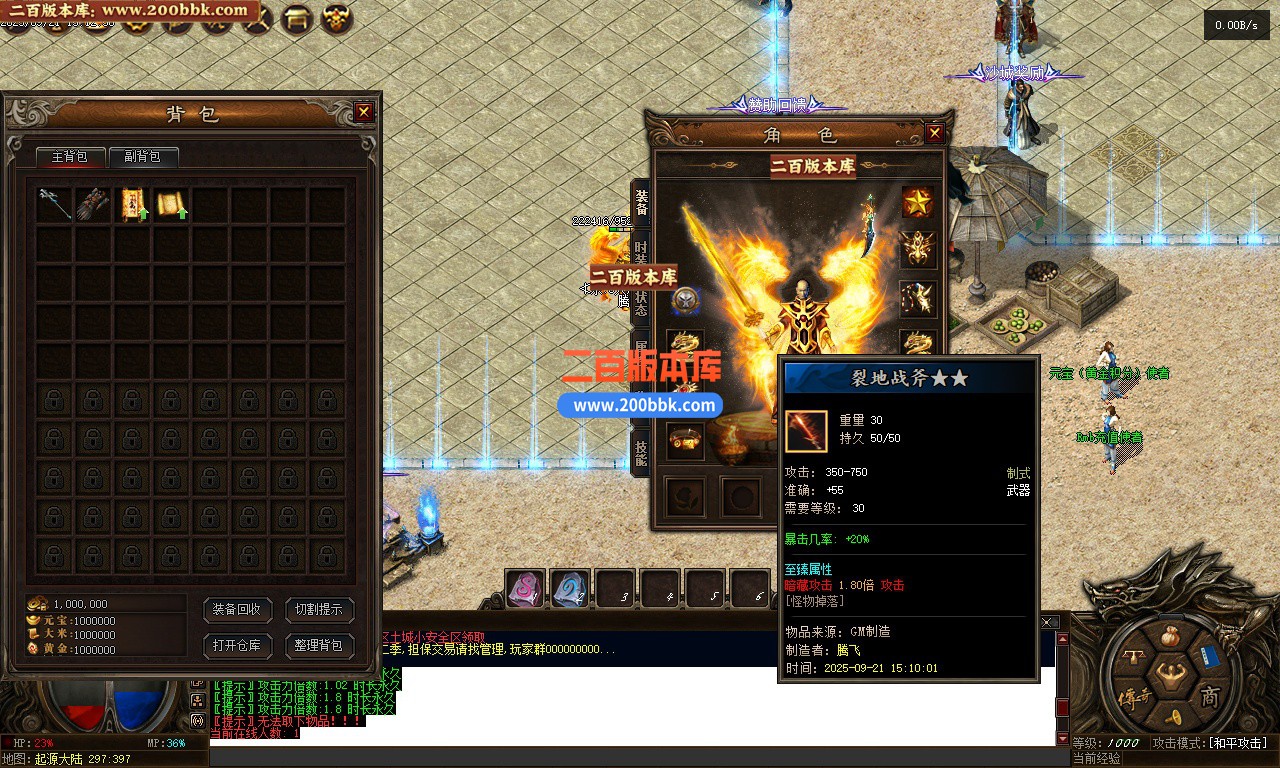Select the 主背包 tab
This screenshot has width=1280, height=768.
coord(70,157)
